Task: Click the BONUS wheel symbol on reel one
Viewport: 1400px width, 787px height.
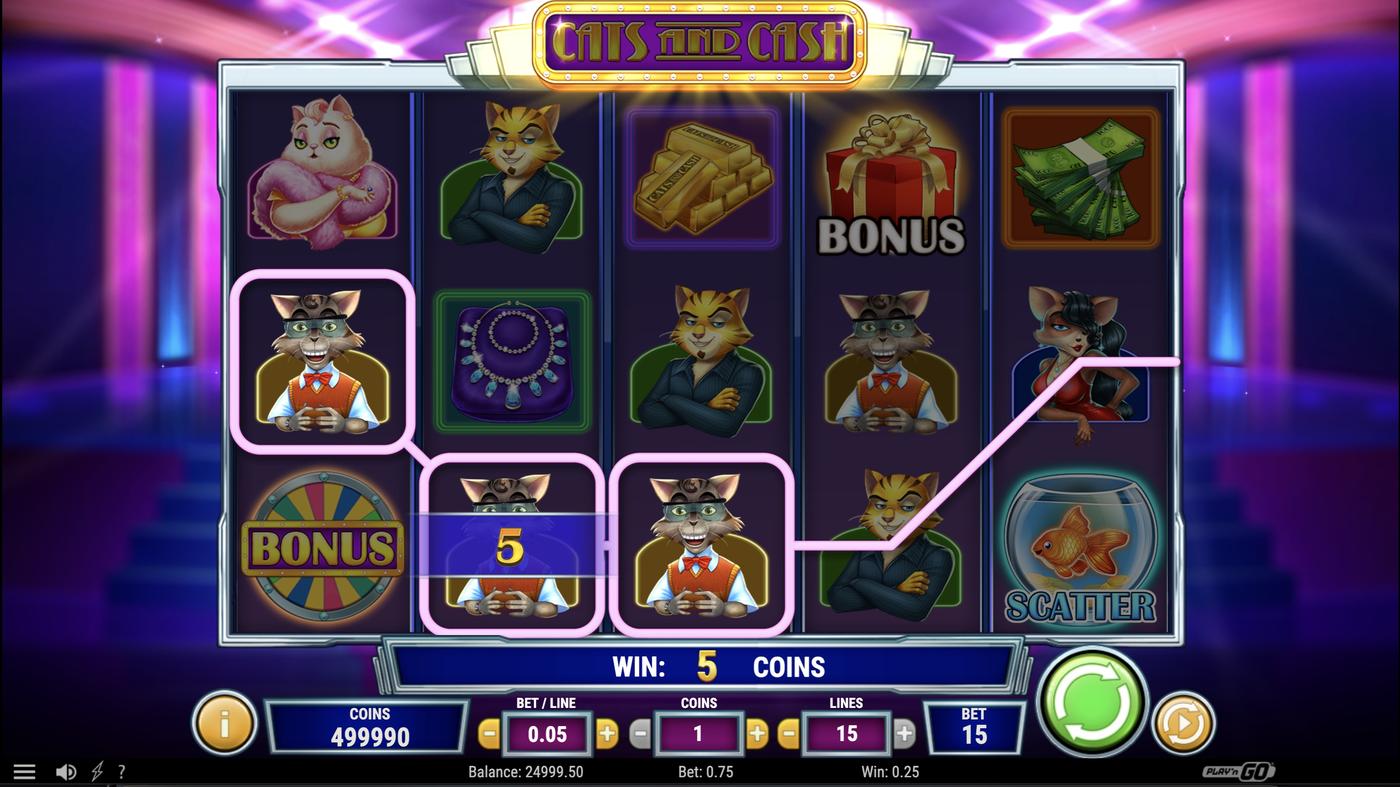Action: point(322,545)
